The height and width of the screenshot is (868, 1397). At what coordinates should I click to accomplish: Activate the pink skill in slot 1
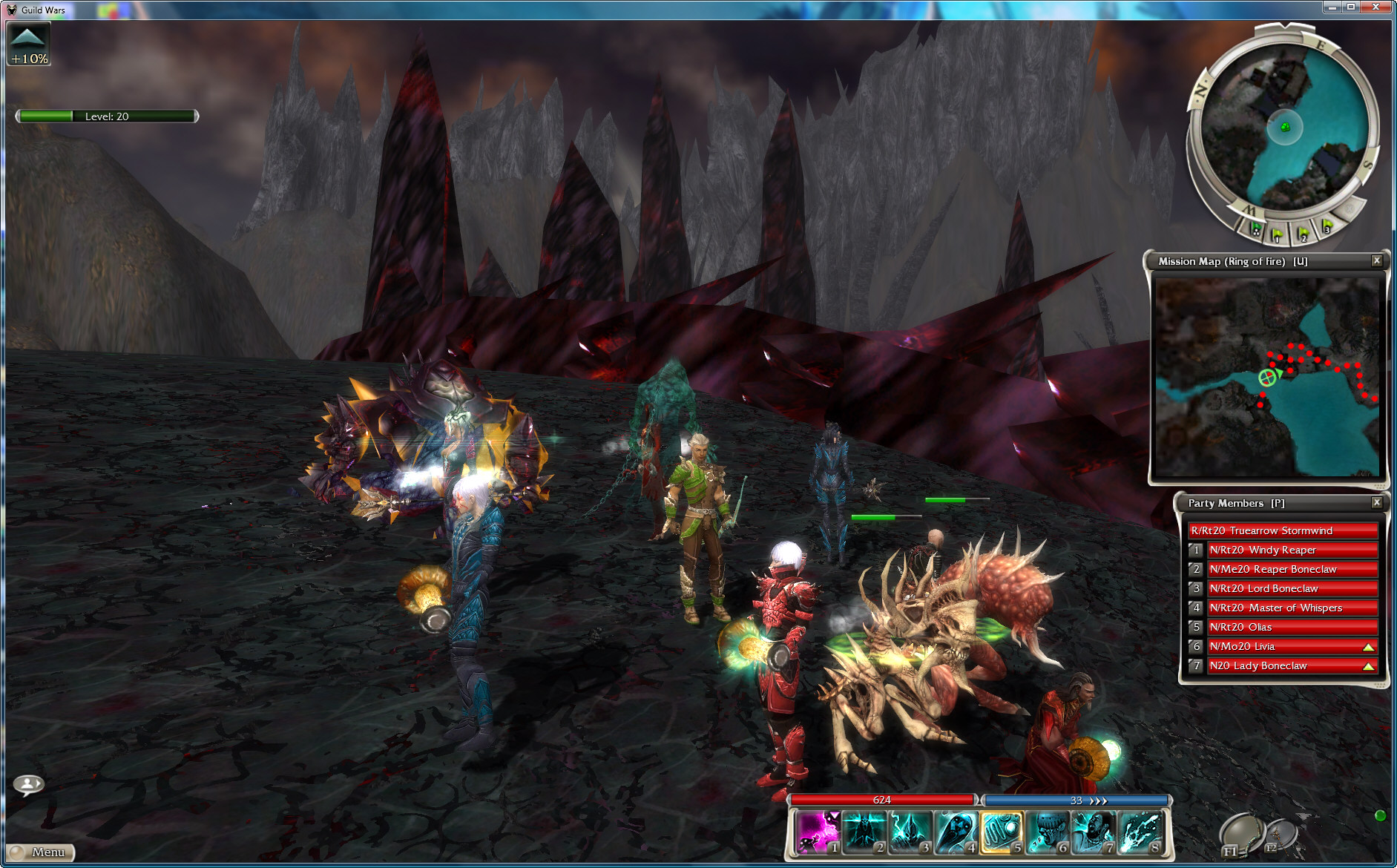[x=817, y=832]
